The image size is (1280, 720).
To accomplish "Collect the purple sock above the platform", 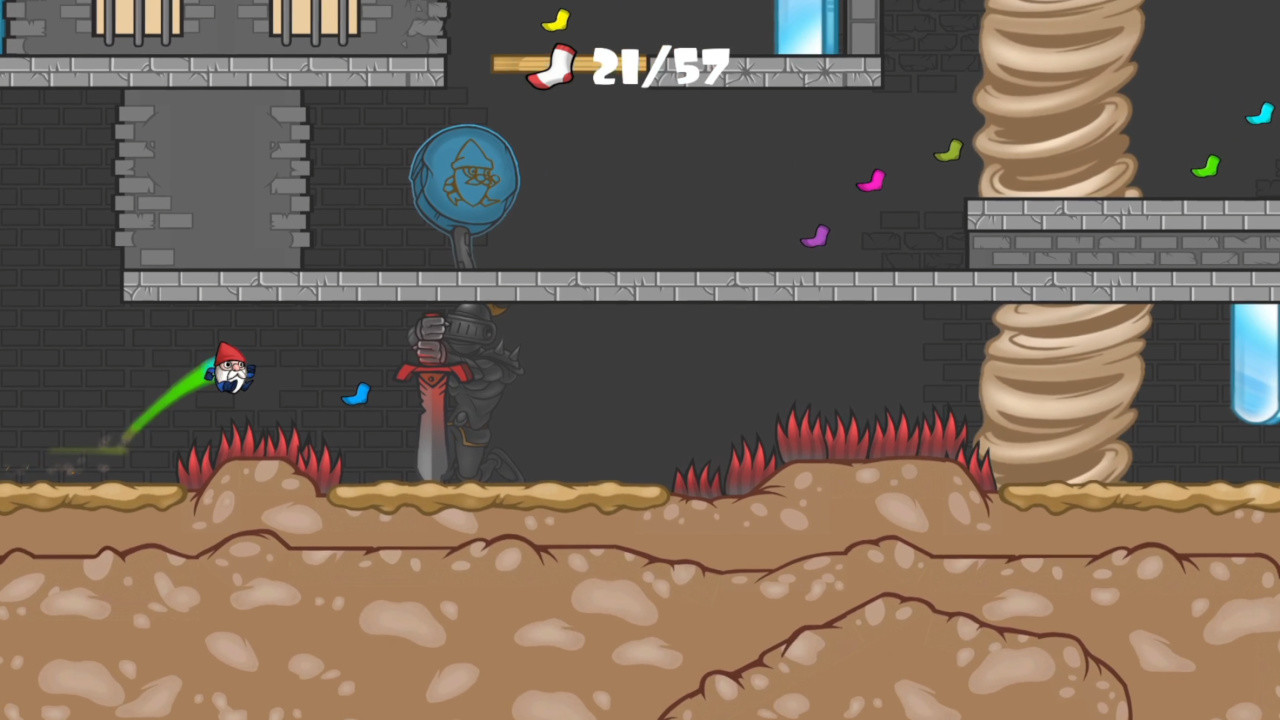I will tap(815, 236).
